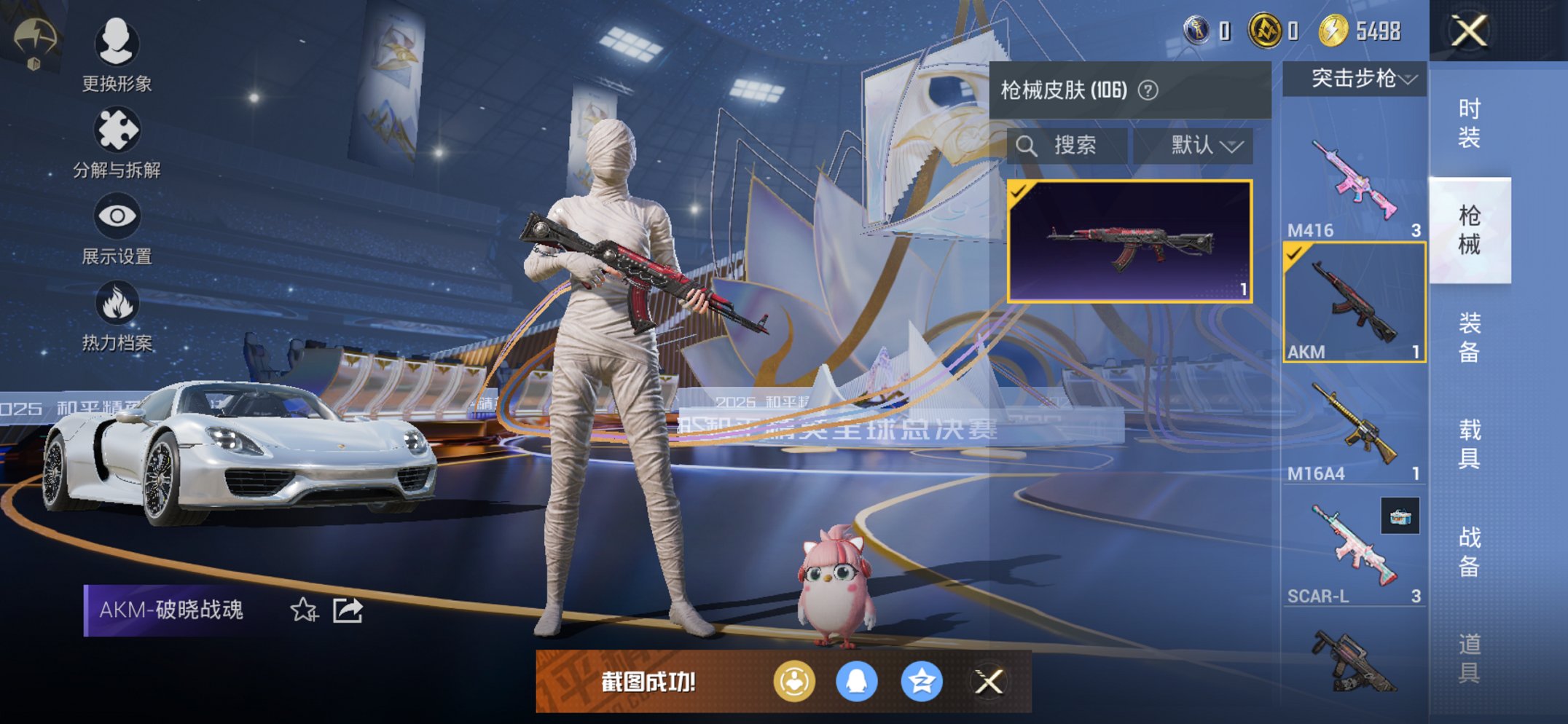Switch to the 时装 tab
Screen dimensions: 1568x724
tap(1469, 123)
